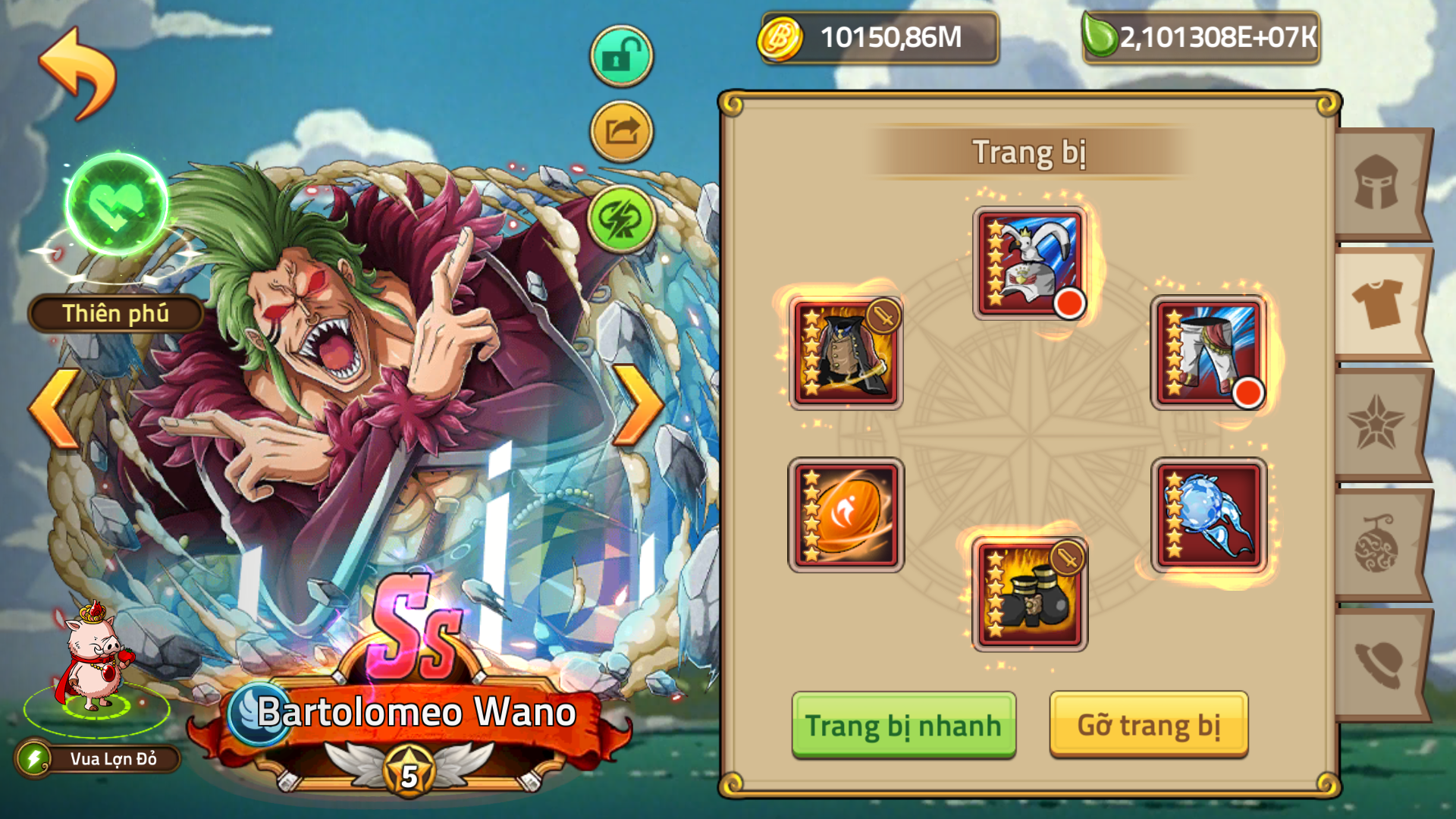Viewport: 1456px width, 819px height.
Task: Open the Thiên phú panel
Action: point(115,312)
